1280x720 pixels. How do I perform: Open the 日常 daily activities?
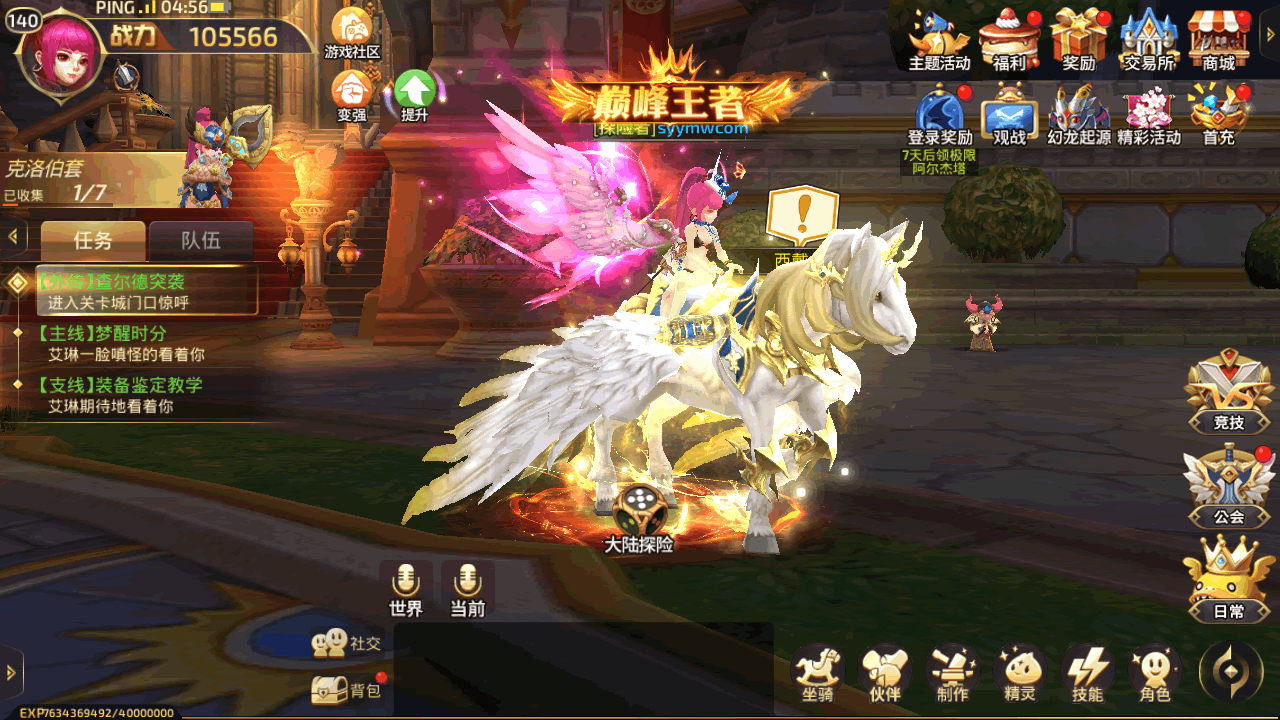click(x=1228, y=580)
